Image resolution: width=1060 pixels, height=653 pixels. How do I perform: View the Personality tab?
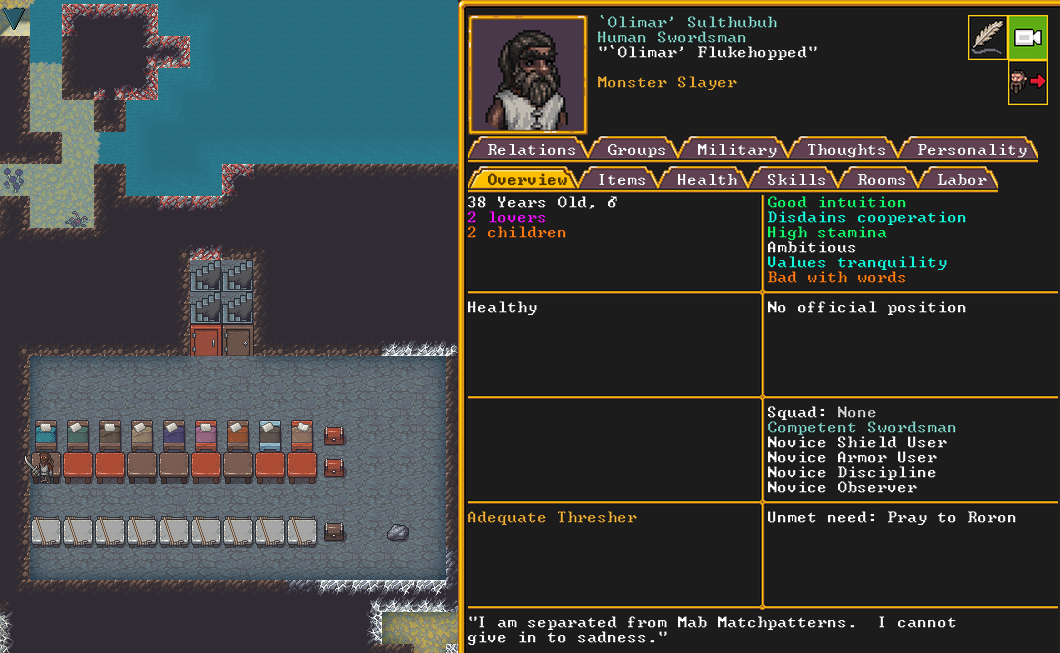pos(972,149)
